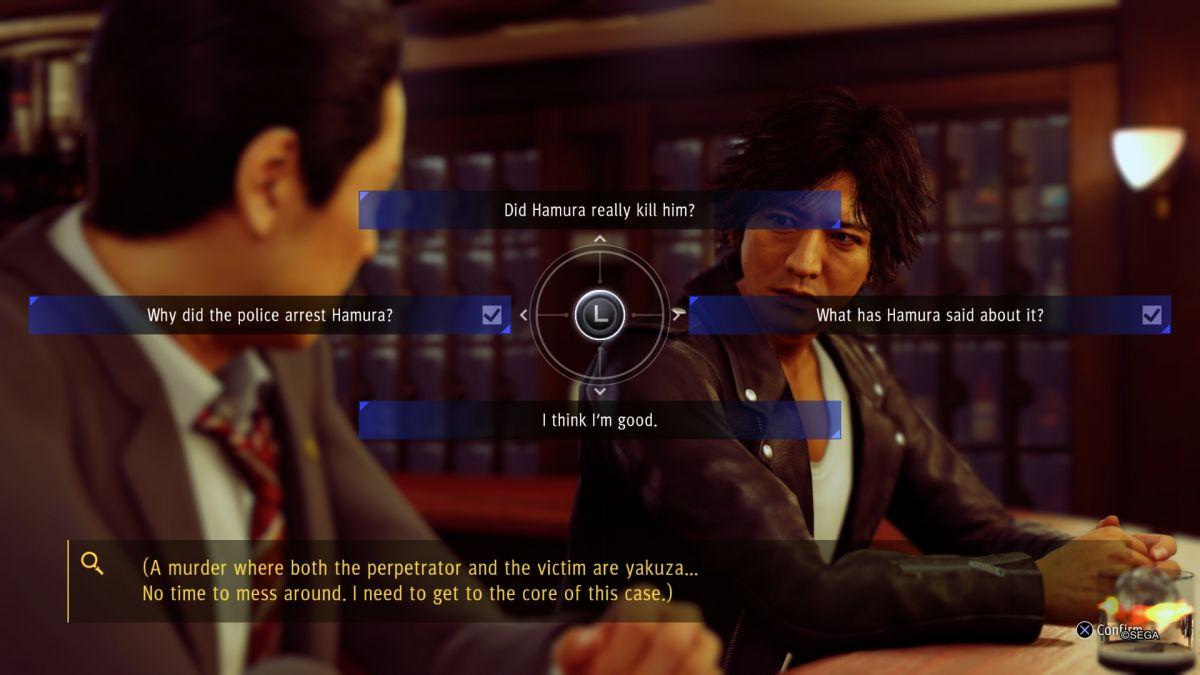Choose "Why did the police arrest Hamura?"
The image size is (1200, 675).
point(270,315)
